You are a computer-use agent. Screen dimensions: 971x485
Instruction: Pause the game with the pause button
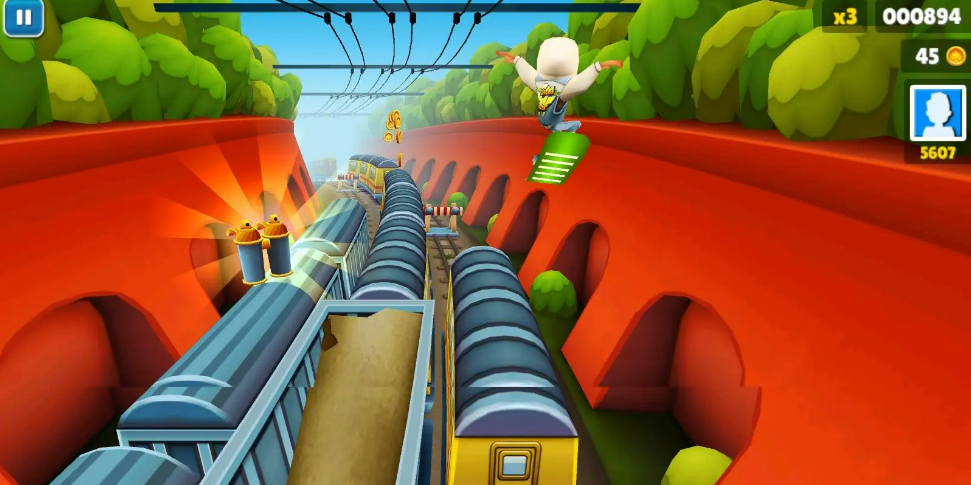(23, 17)
